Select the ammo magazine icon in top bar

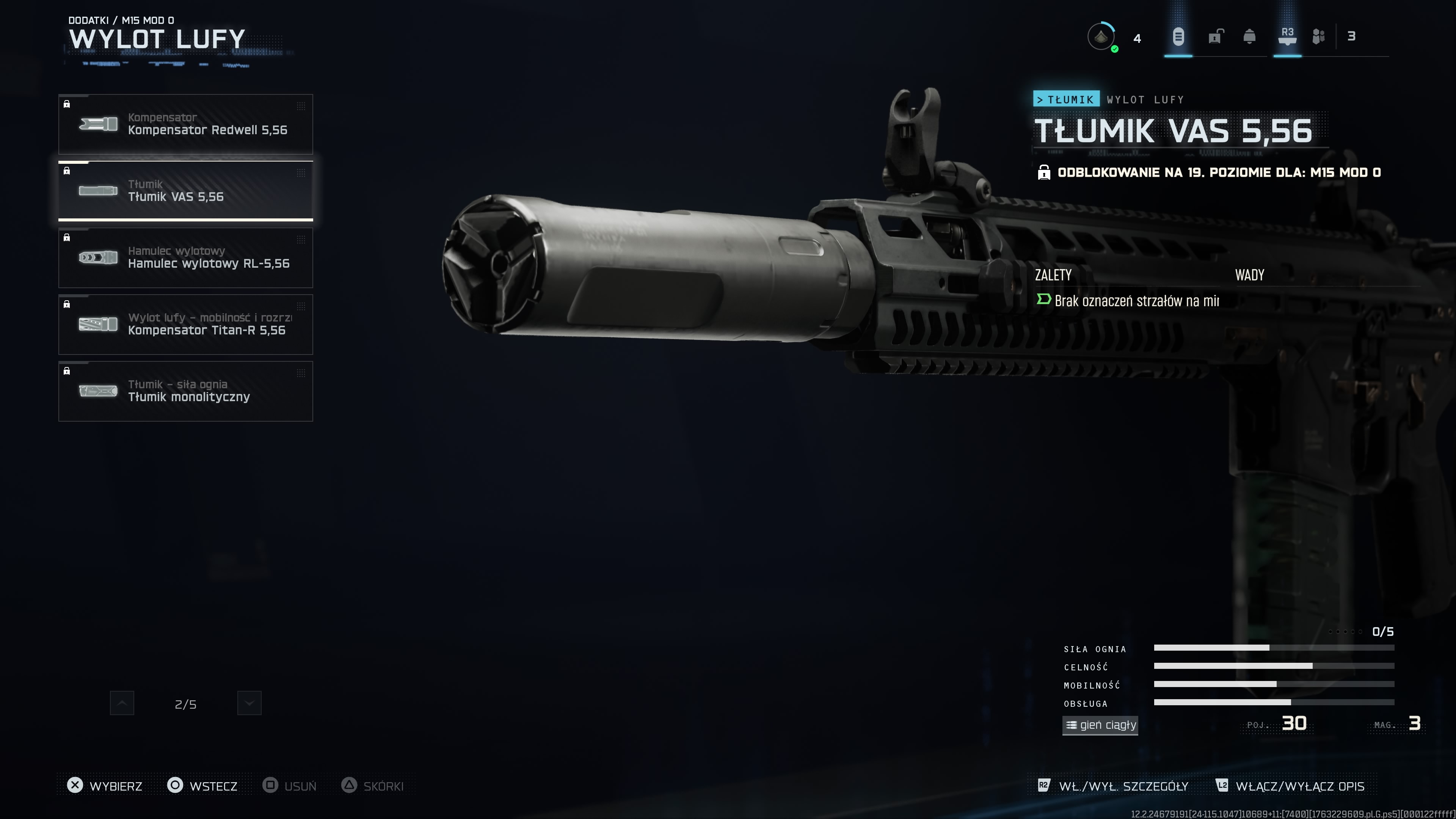click(x=1180, y=37)
